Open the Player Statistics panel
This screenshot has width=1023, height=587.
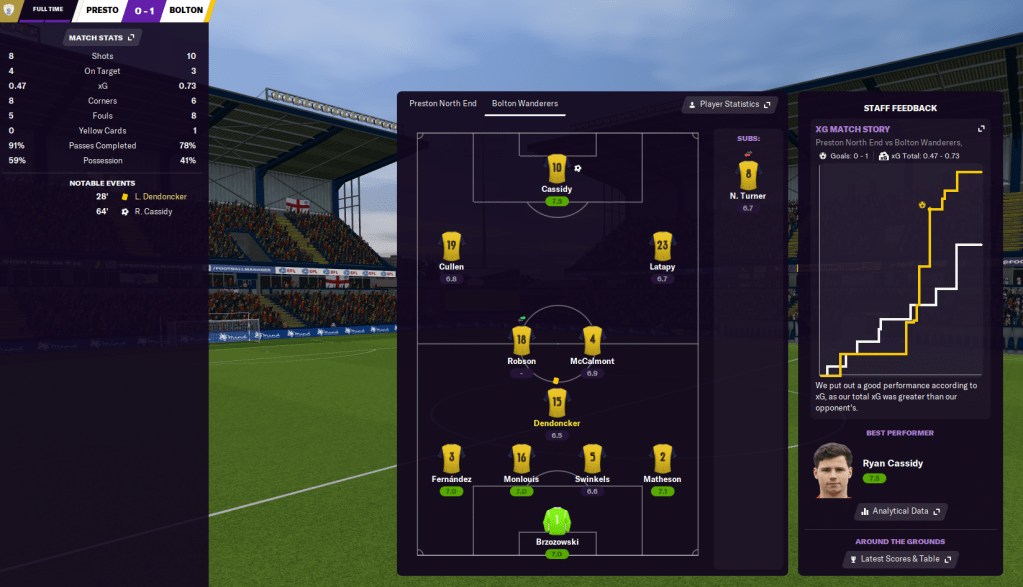[x=728, y=104]
